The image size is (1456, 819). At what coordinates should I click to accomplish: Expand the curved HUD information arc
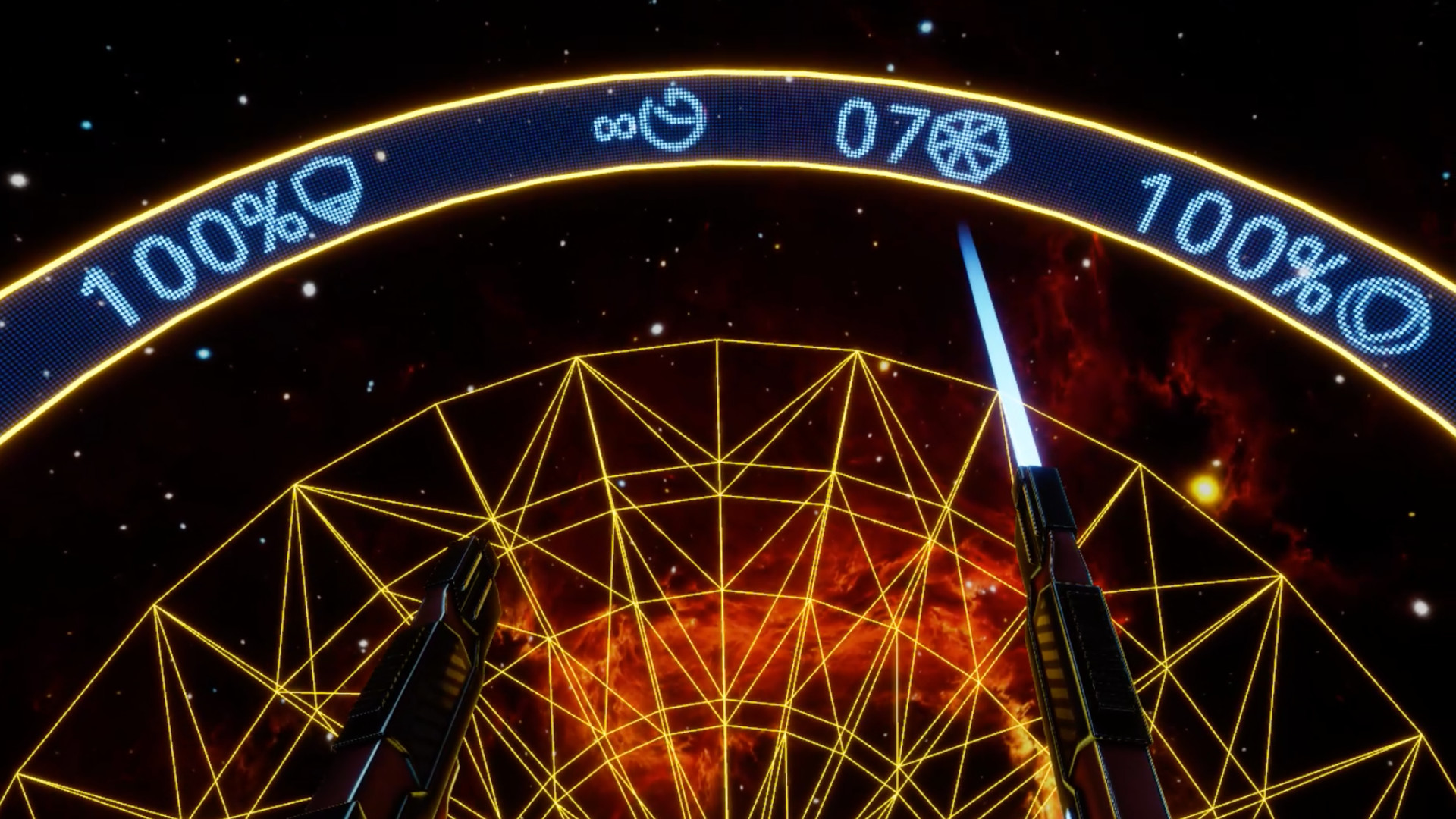point(728,121)
